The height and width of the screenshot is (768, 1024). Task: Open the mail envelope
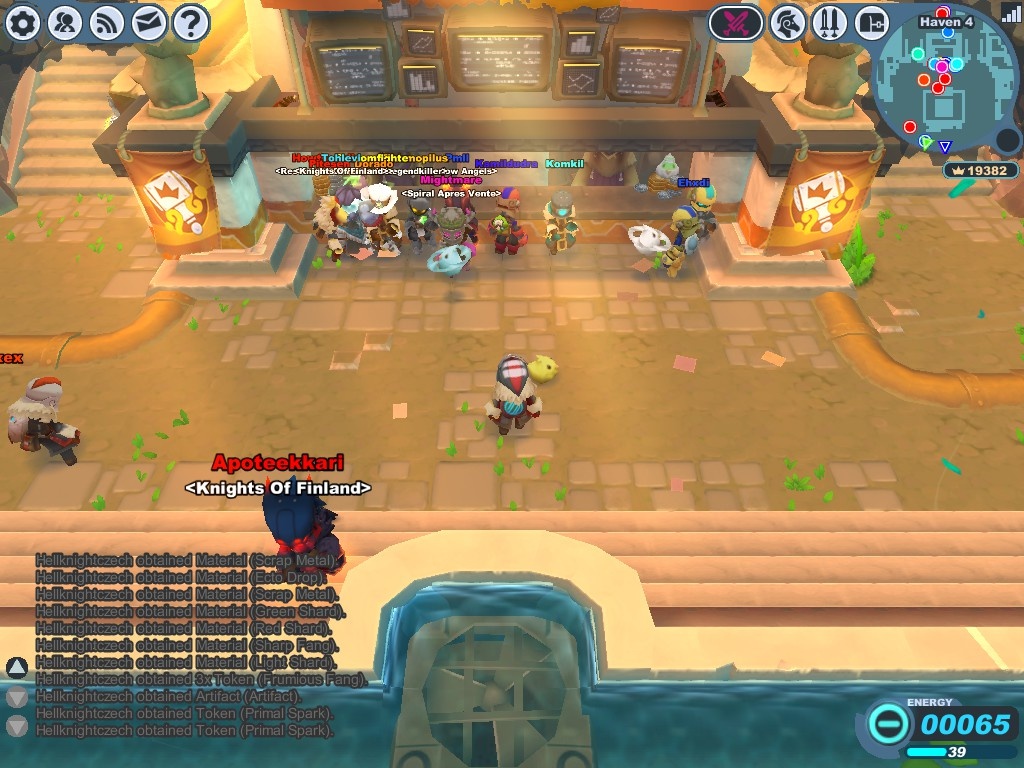(x=149, y=22)
